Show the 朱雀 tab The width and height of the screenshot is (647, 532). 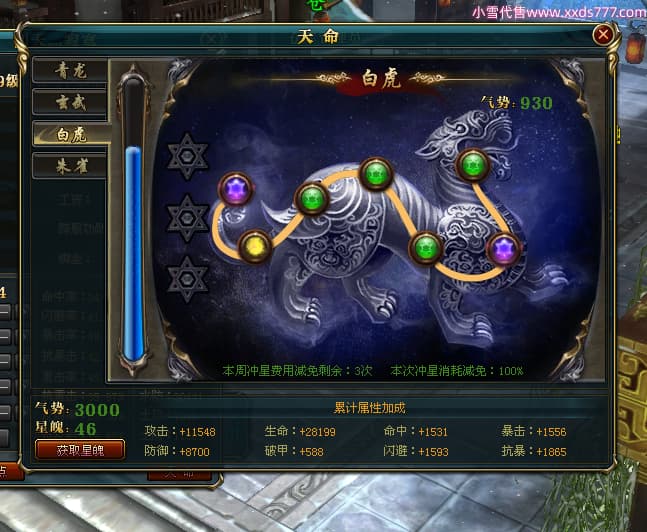click(x=69, y=165)
